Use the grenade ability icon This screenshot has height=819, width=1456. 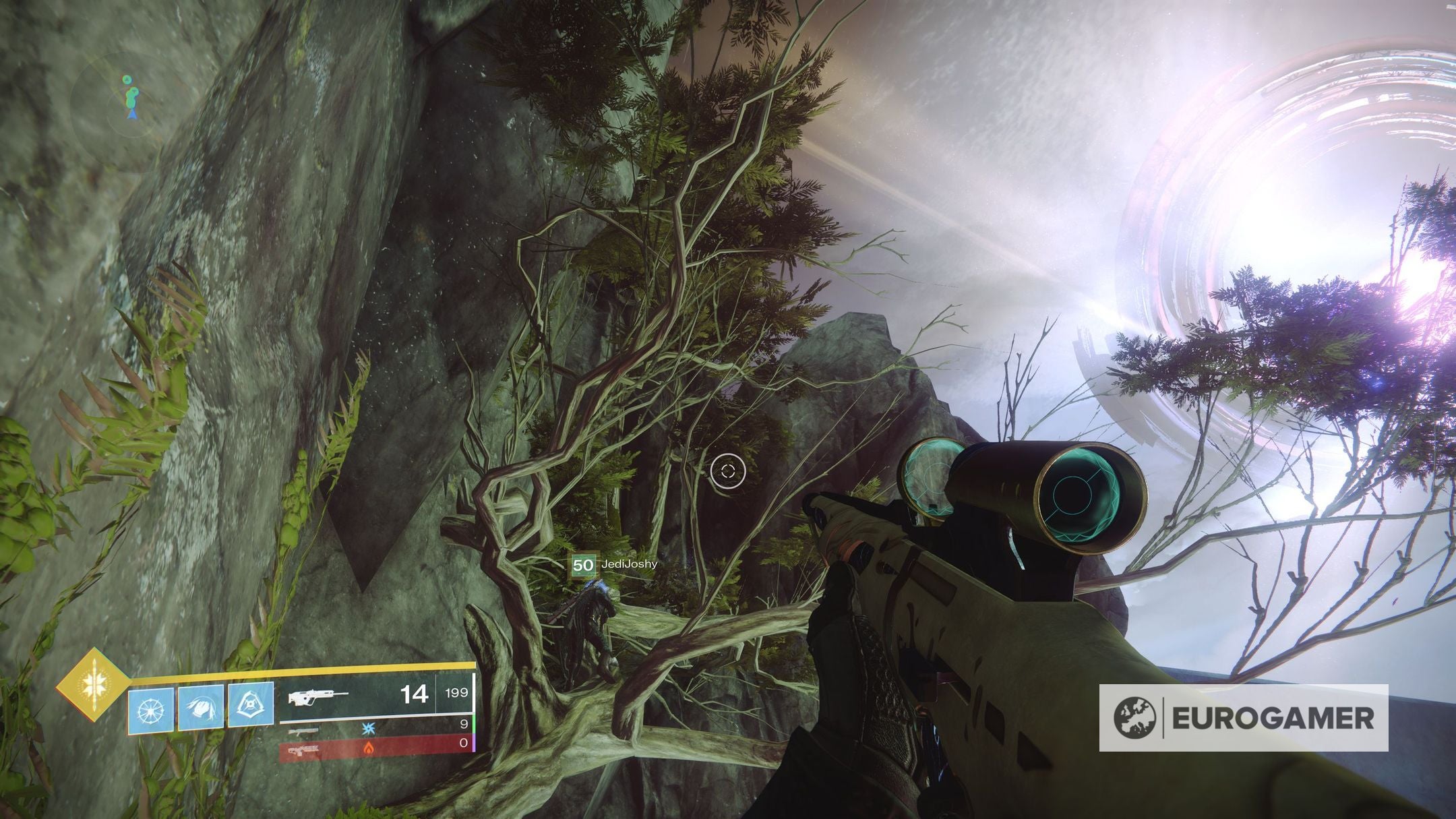151,710
